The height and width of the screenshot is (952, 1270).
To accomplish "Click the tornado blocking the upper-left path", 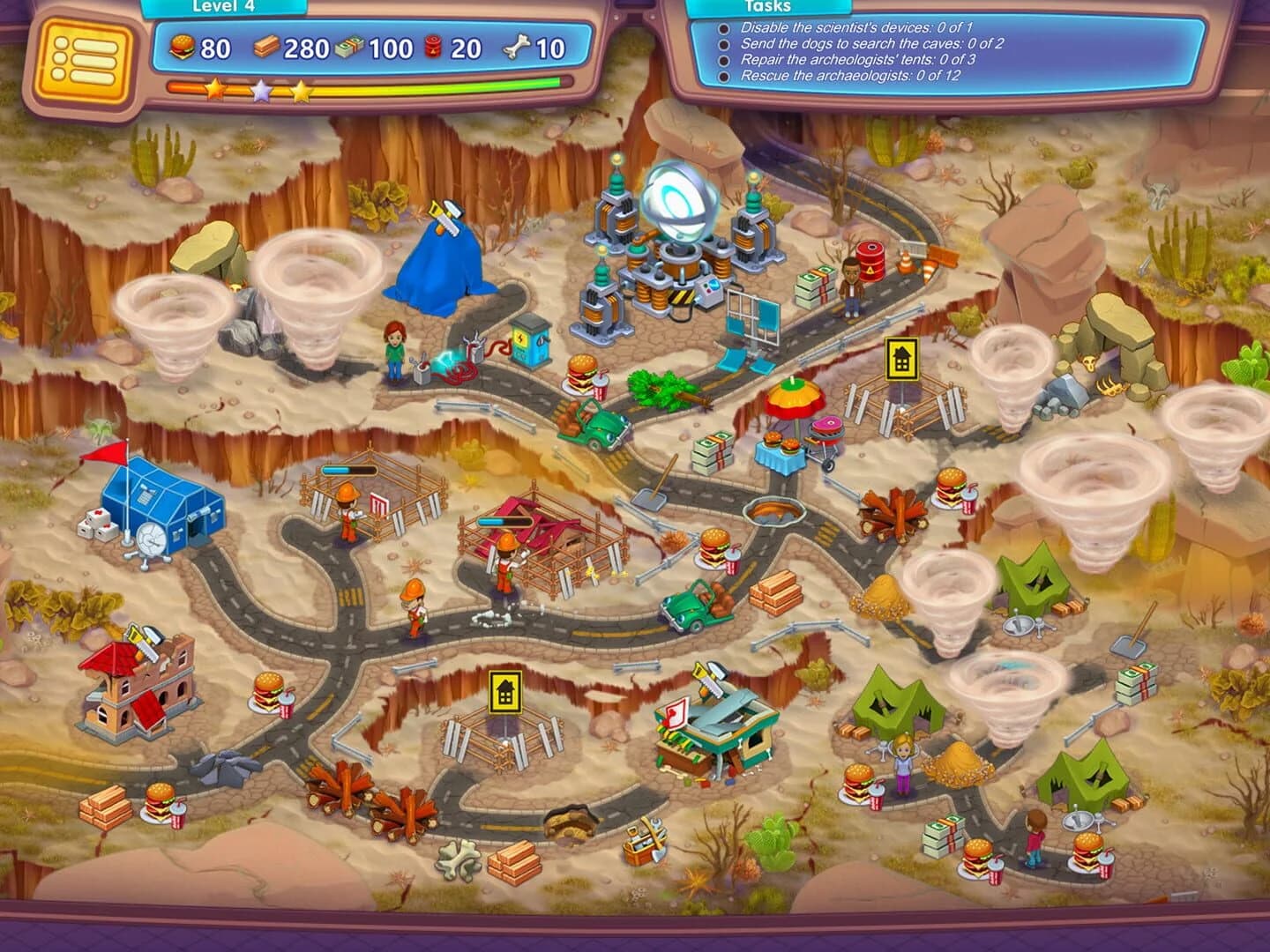I will [313, 291].
